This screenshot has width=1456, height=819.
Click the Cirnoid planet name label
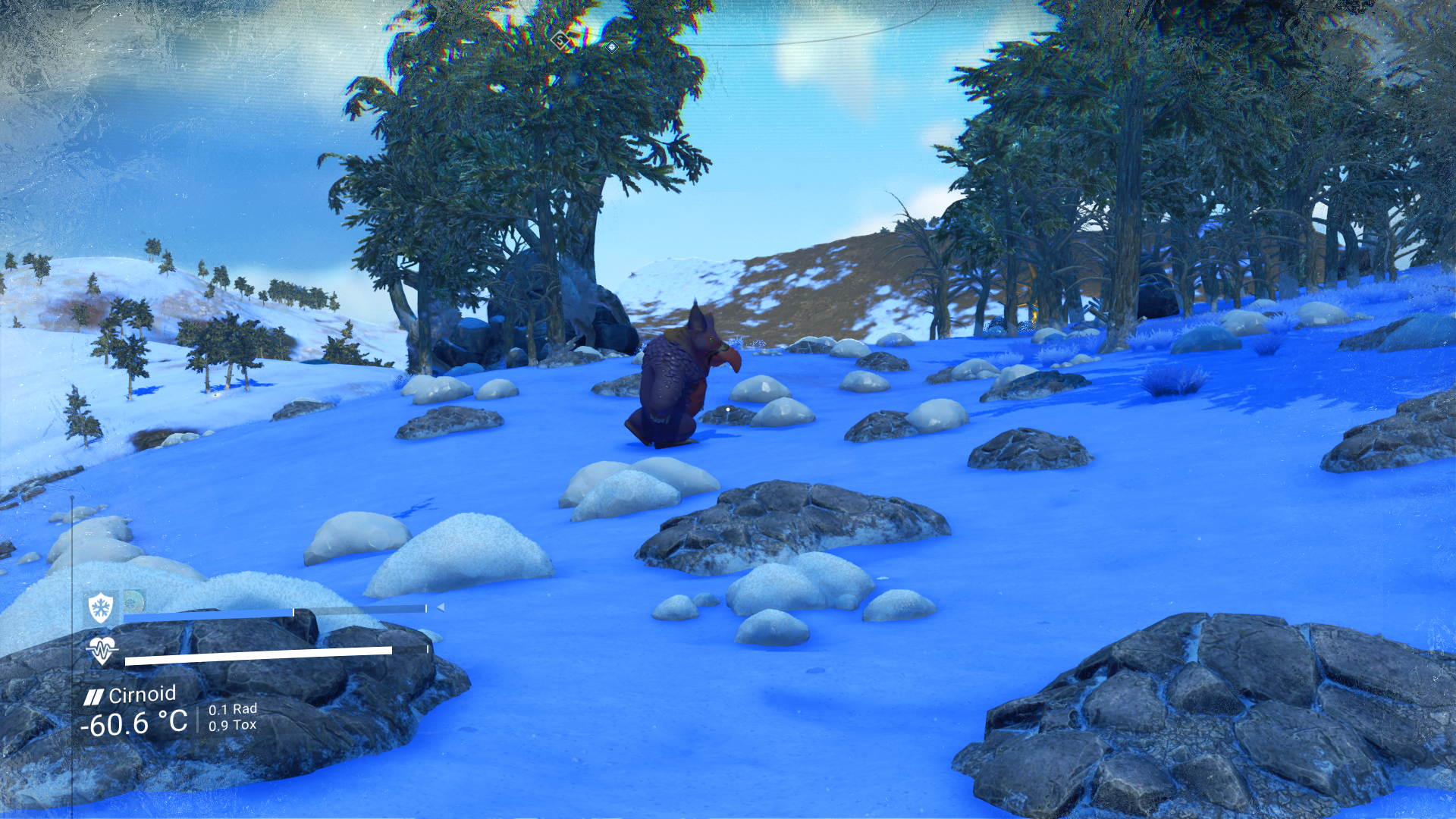tap(142, 695)
